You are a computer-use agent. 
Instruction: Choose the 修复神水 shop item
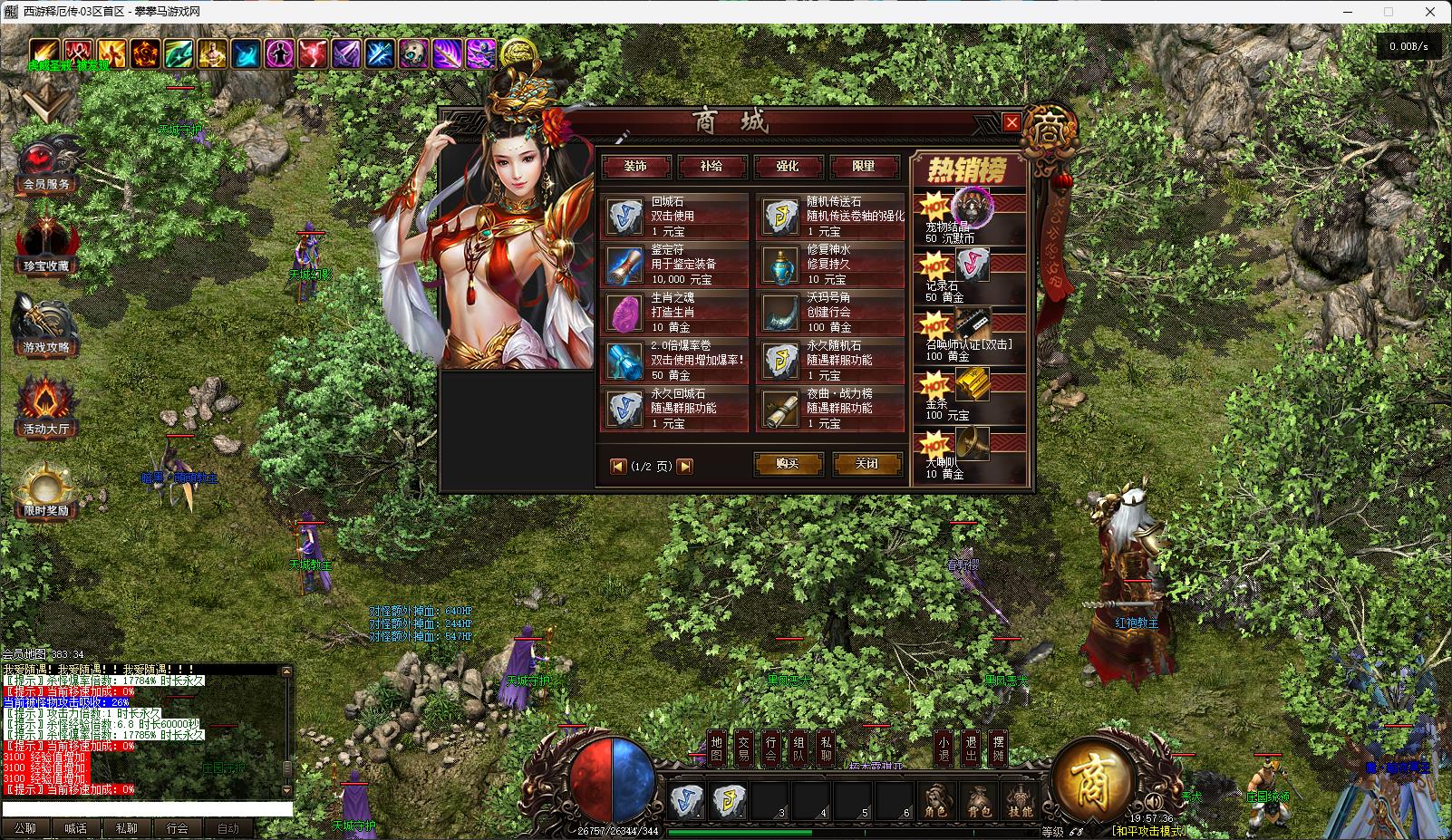coord(831,265)
